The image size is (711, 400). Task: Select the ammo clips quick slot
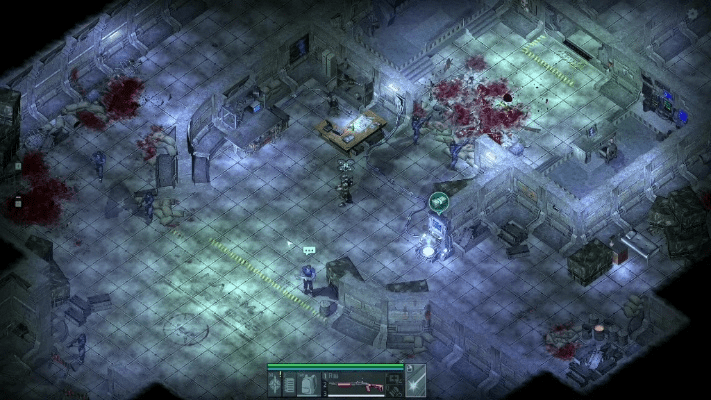[x=393, y=392]
